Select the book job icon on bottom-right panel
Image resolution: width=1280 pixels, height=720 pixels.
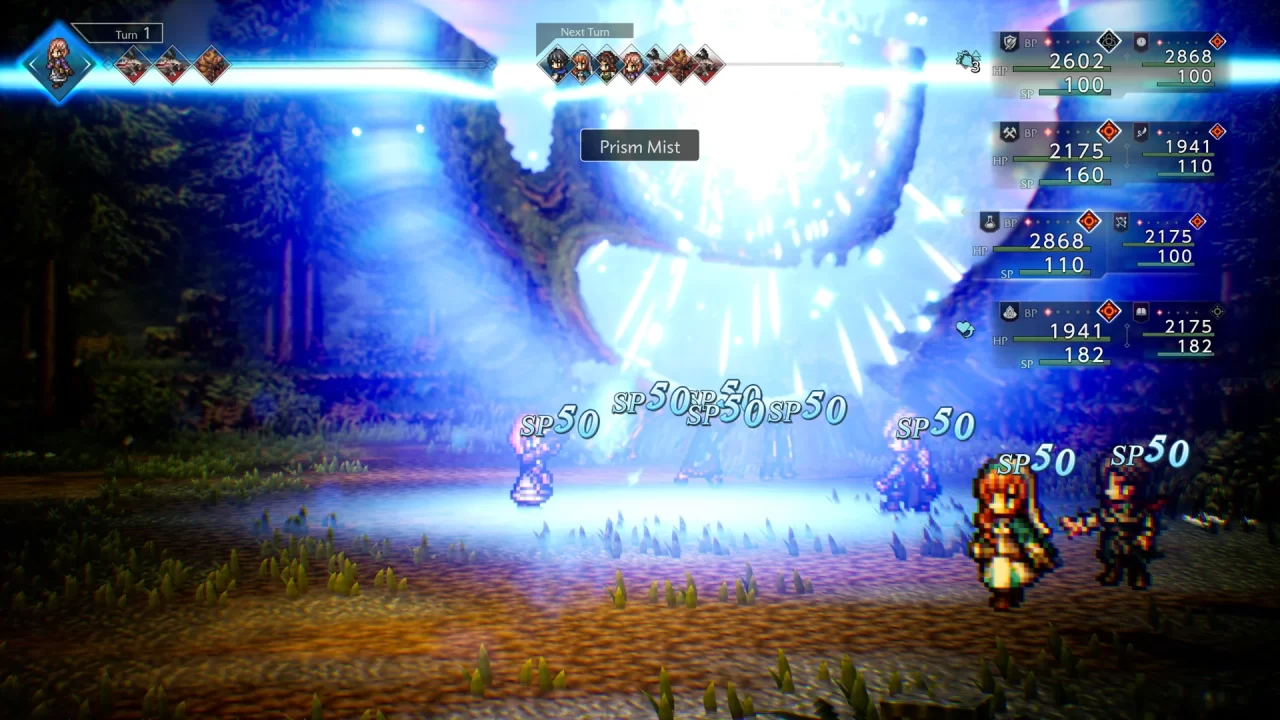[1139, 312]
